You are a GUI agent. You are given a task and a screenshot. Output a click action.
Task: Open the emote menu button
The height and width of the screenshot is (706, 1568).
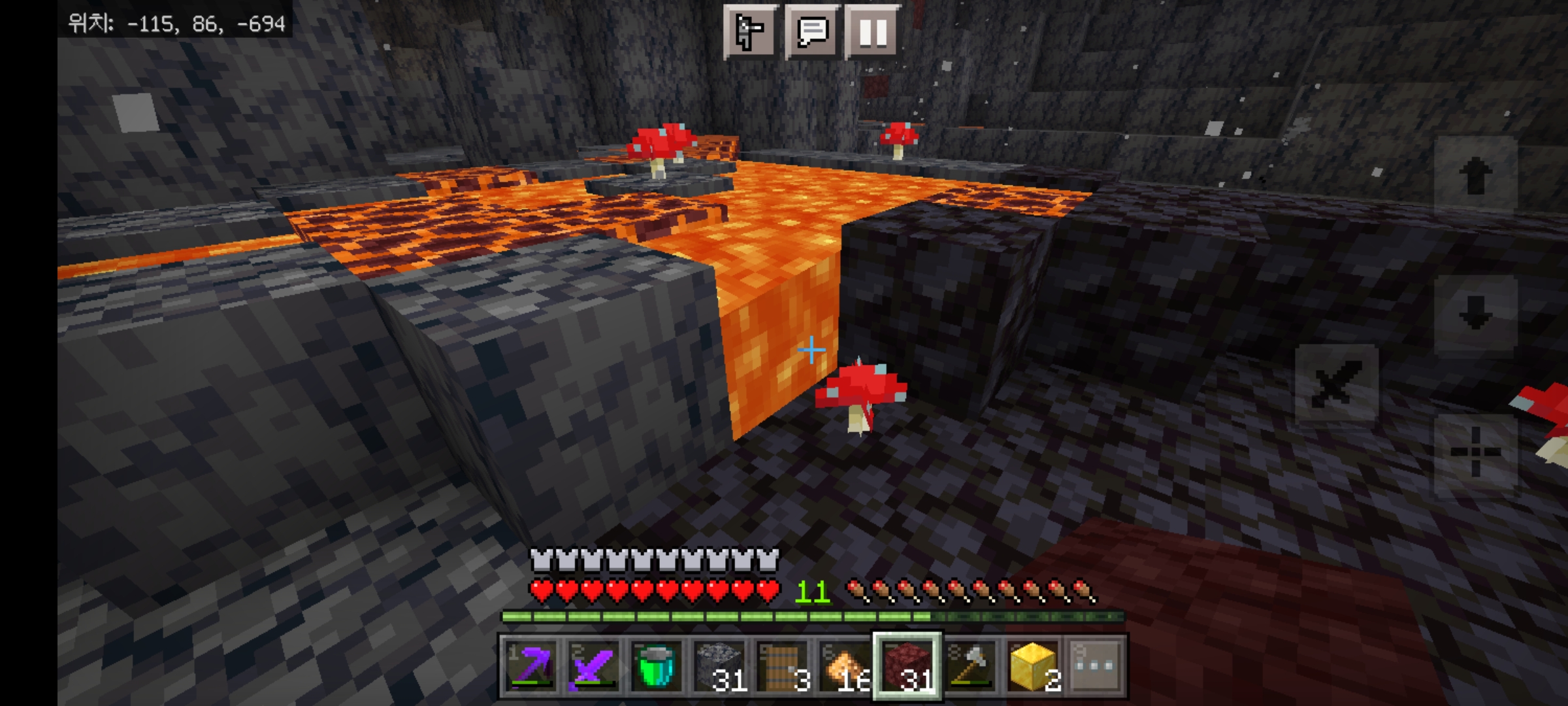(x=749, y=31)
